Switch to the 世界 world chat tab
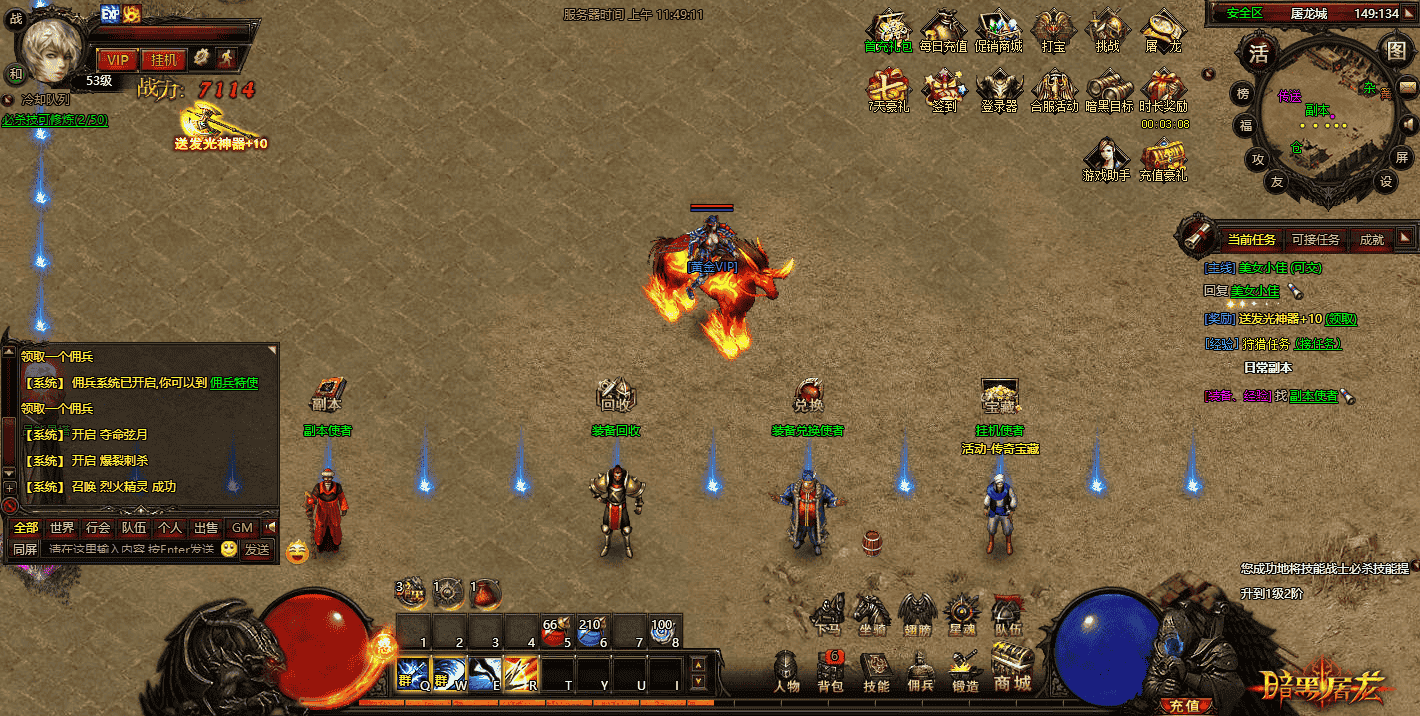 point(62,527)
